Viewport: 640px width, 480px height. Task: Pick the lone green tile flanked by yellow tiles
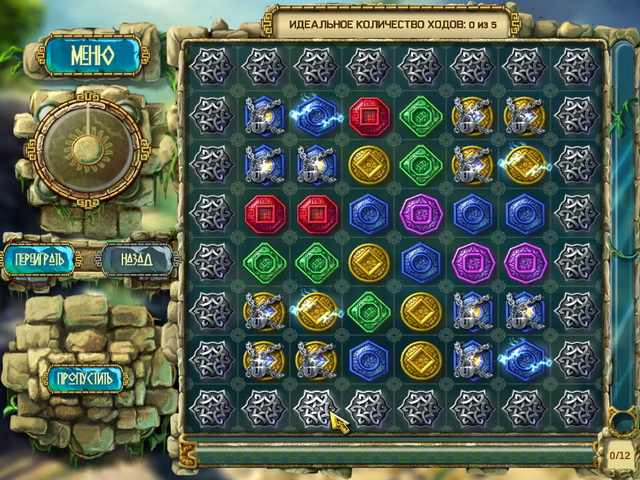pyautogui.click(x=368, y=310)
